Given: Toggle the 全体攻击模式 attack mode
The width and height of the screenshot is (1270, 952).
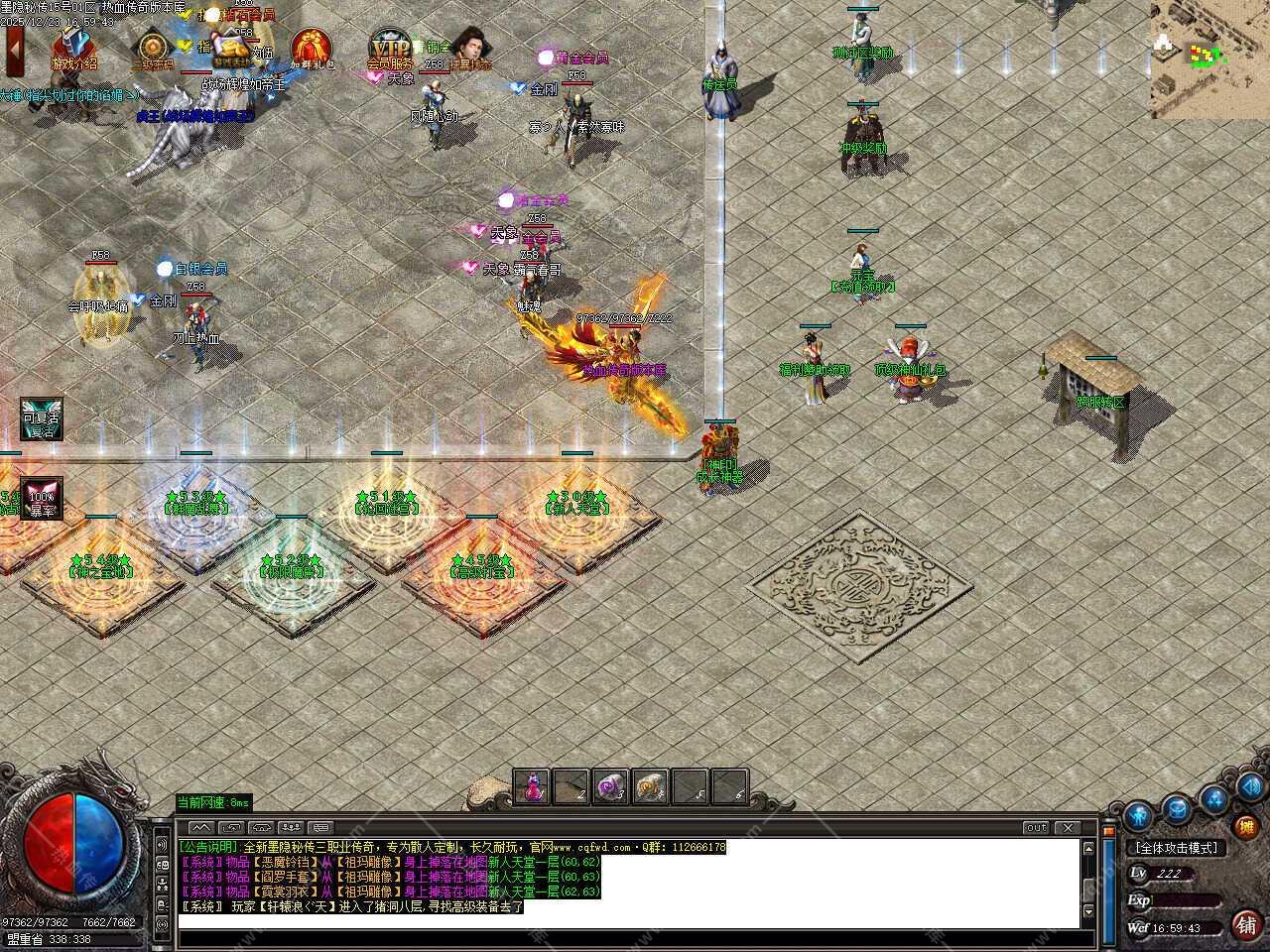Looking at the screenshot, I should click(1178, 848).
